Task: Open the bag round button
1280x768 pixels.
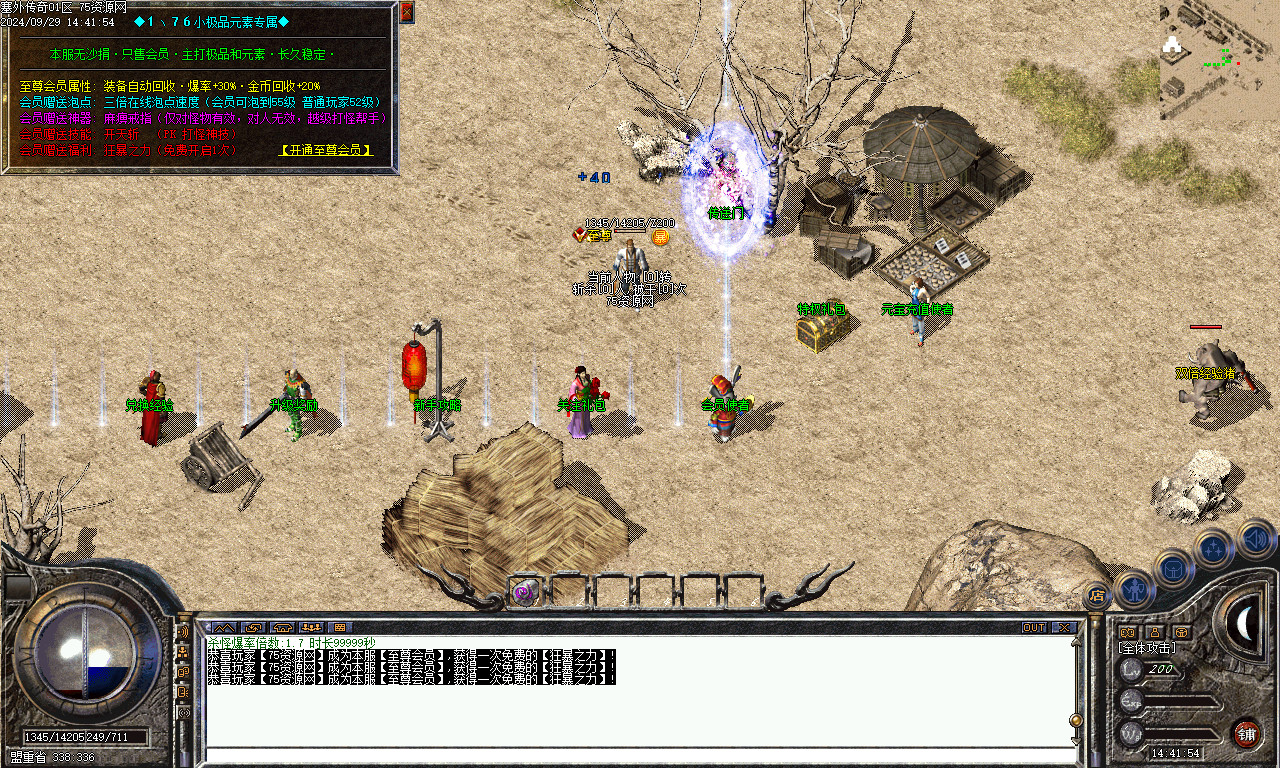Action: [1174, 568]
